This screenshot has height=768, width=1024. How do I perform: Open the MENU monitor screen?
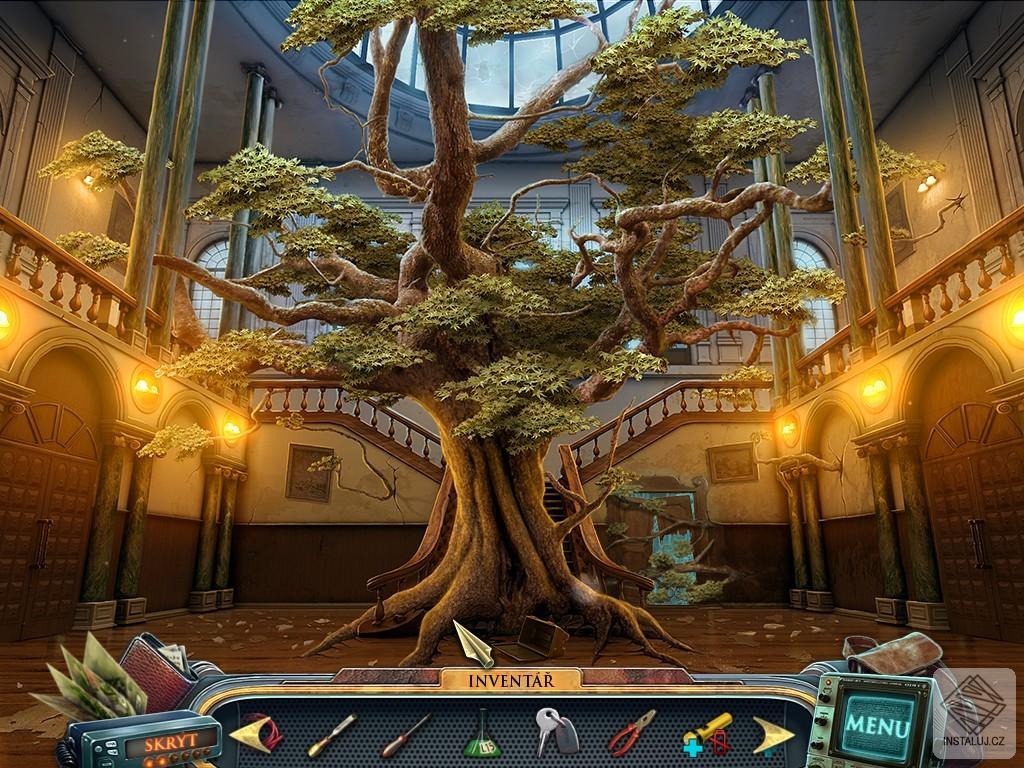[877, 722]
